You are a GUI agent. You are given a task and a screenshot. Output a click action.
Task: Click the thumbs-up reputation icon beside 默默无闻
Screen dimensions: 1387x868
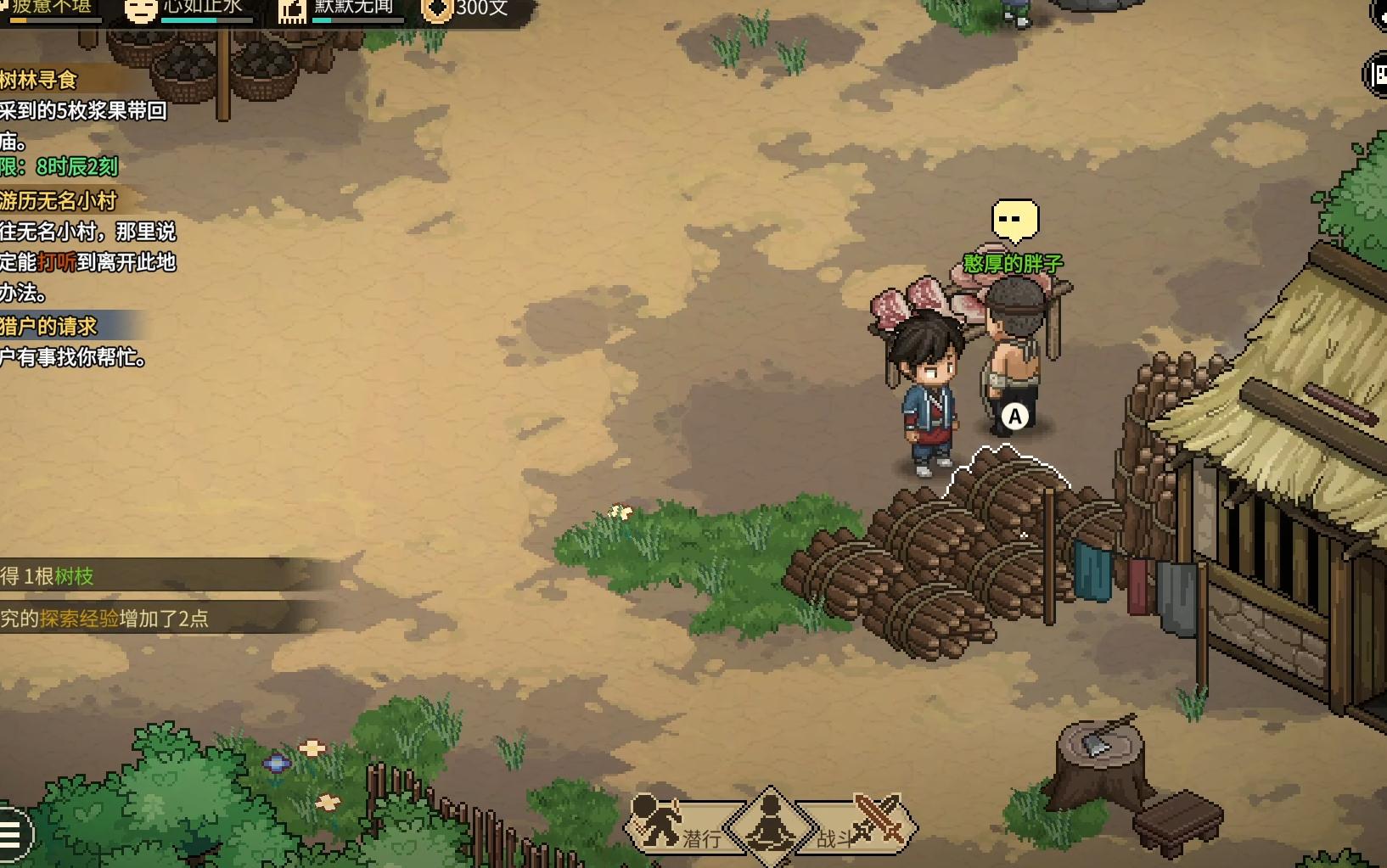[x=292, y=10]
